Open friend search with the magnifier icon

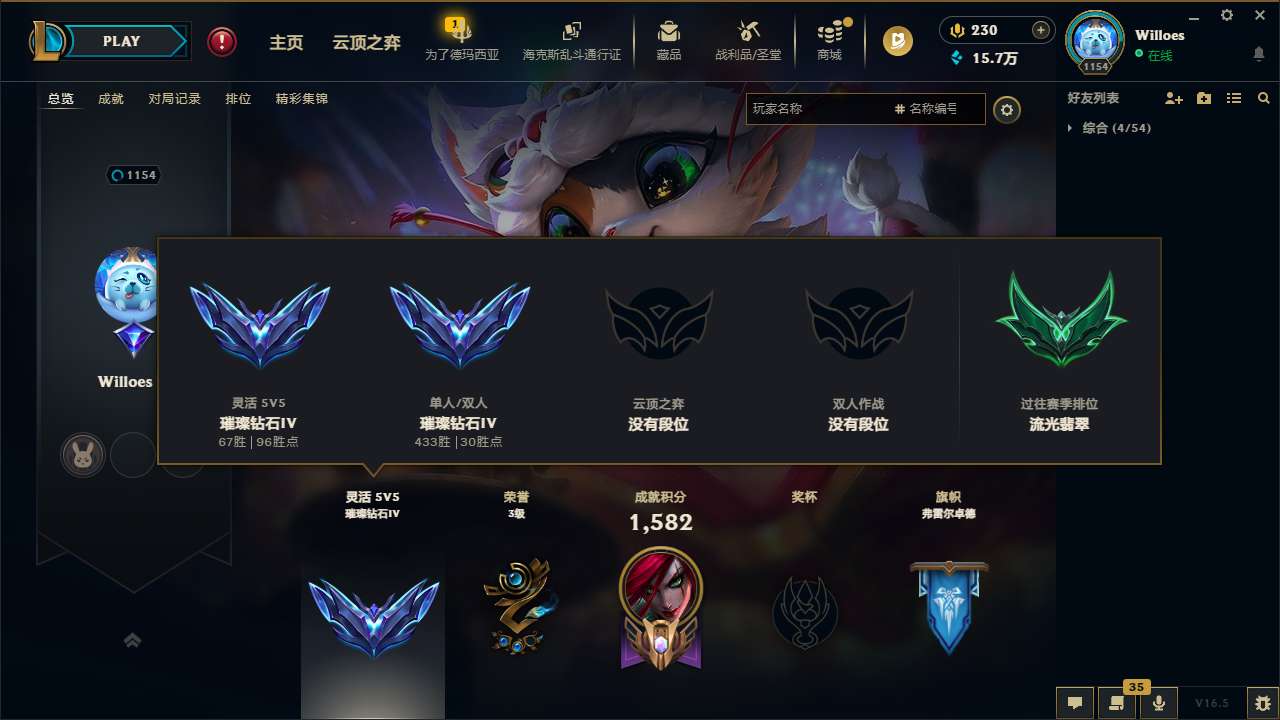click(1263, 98)
